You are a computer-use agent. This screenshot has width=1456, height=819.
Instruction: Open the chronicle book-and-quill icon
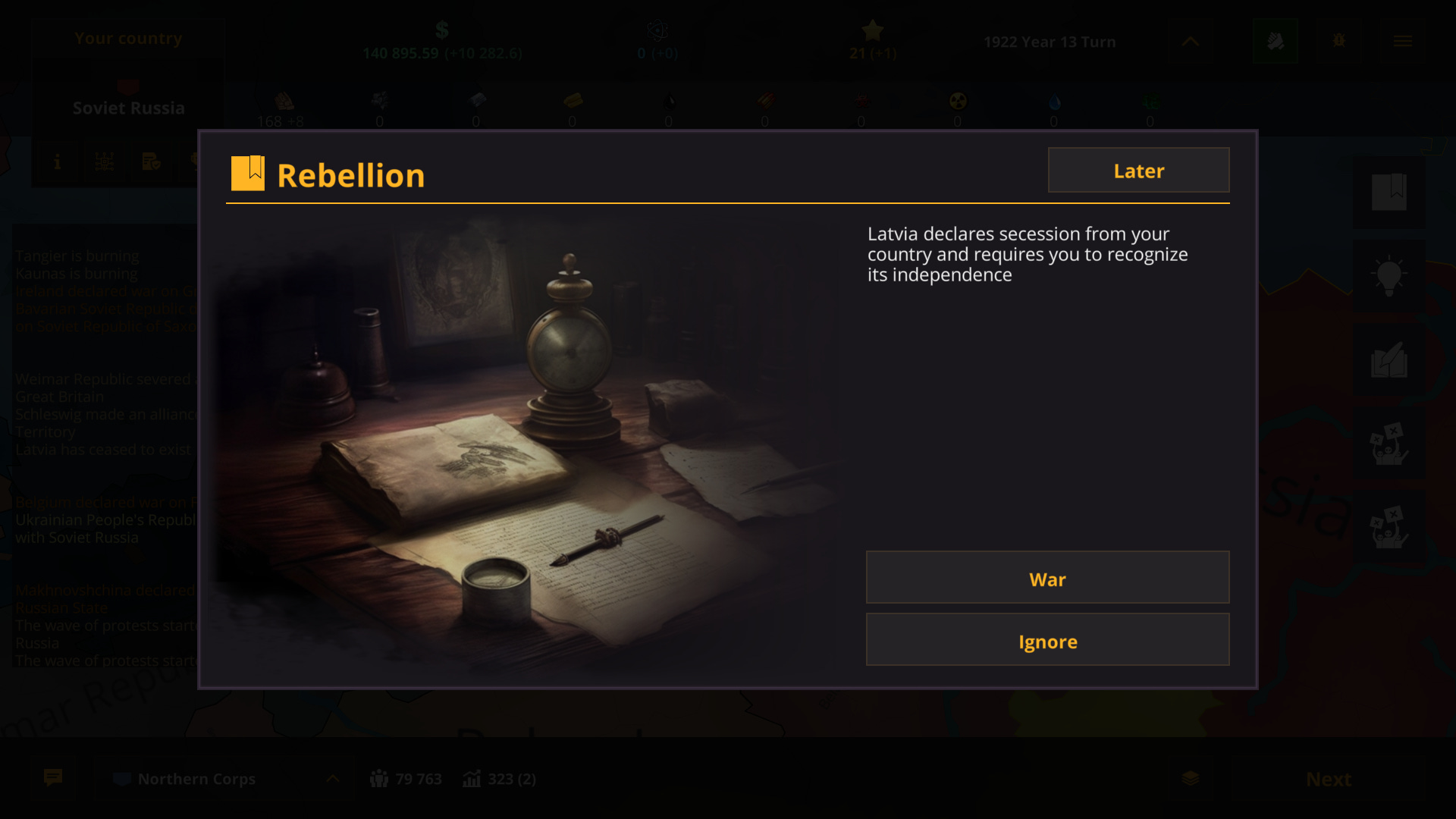click(1390, 359)
